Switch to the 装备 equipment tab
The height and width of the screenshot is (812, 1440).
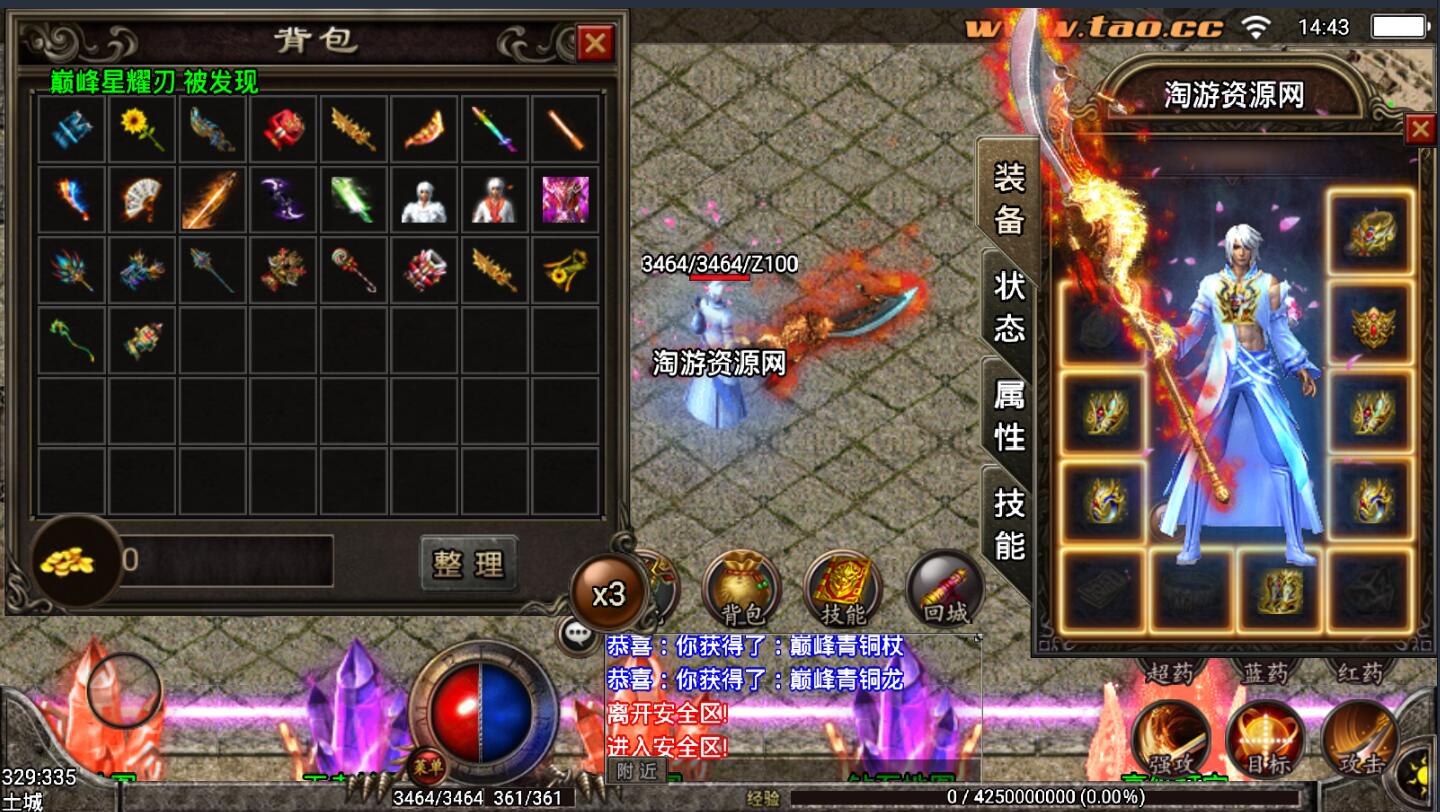(x=1009, y=198)
